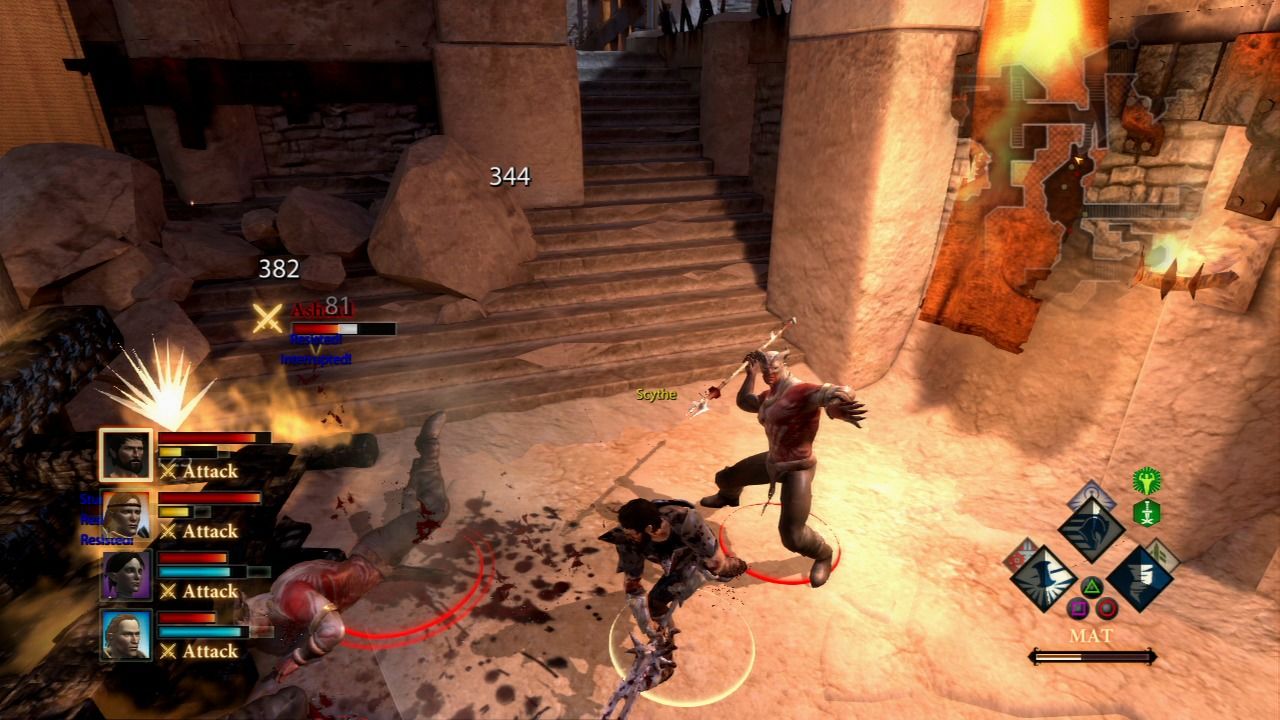Click the MAT stamina bar under the ability wheel
The width and height of the screenshot is (1280, 720).
pyautogui.click(x=1093, y=655)
